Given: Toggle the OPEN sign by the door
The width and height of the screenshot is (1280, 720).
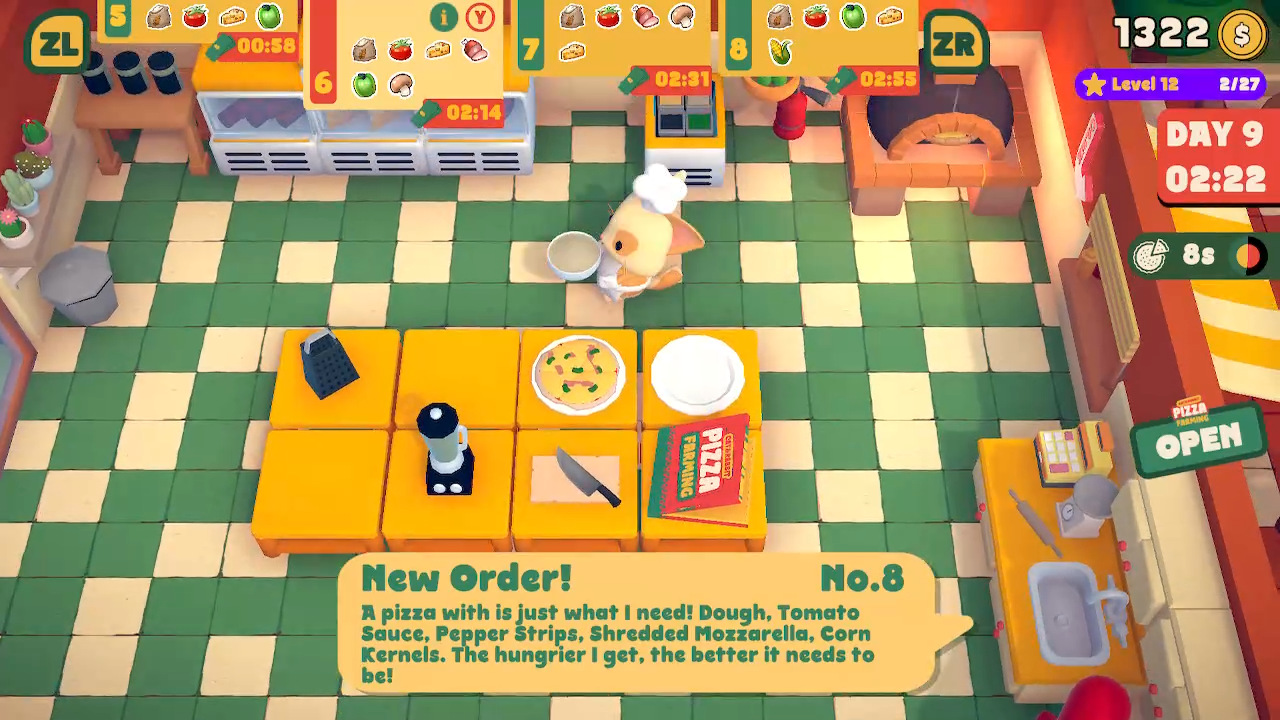Looking at the screenshot, I should 1198,437.
